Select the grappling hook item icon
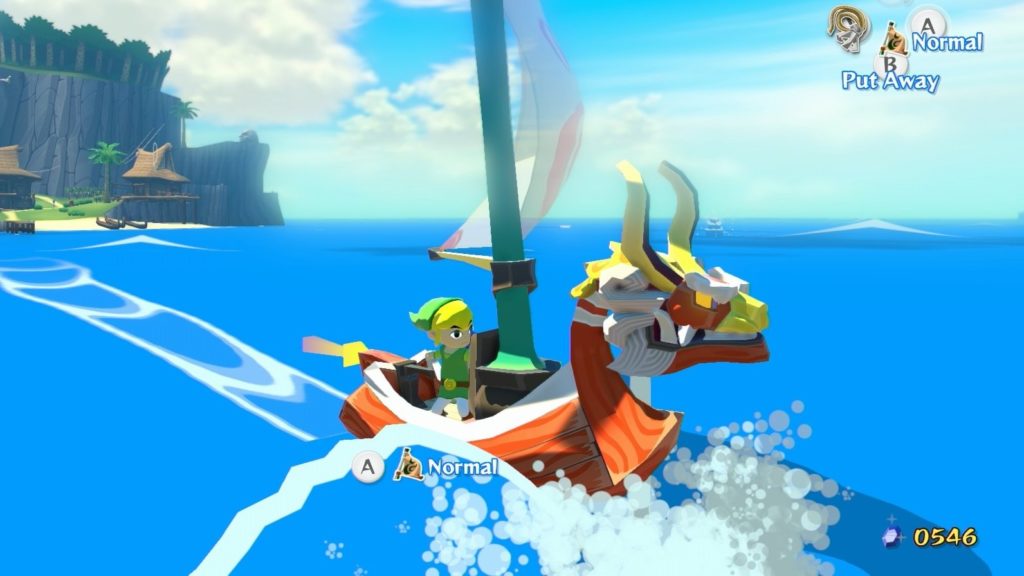Image resolution: width=1024 pixels, height=576 pixels. pos(847,27)
